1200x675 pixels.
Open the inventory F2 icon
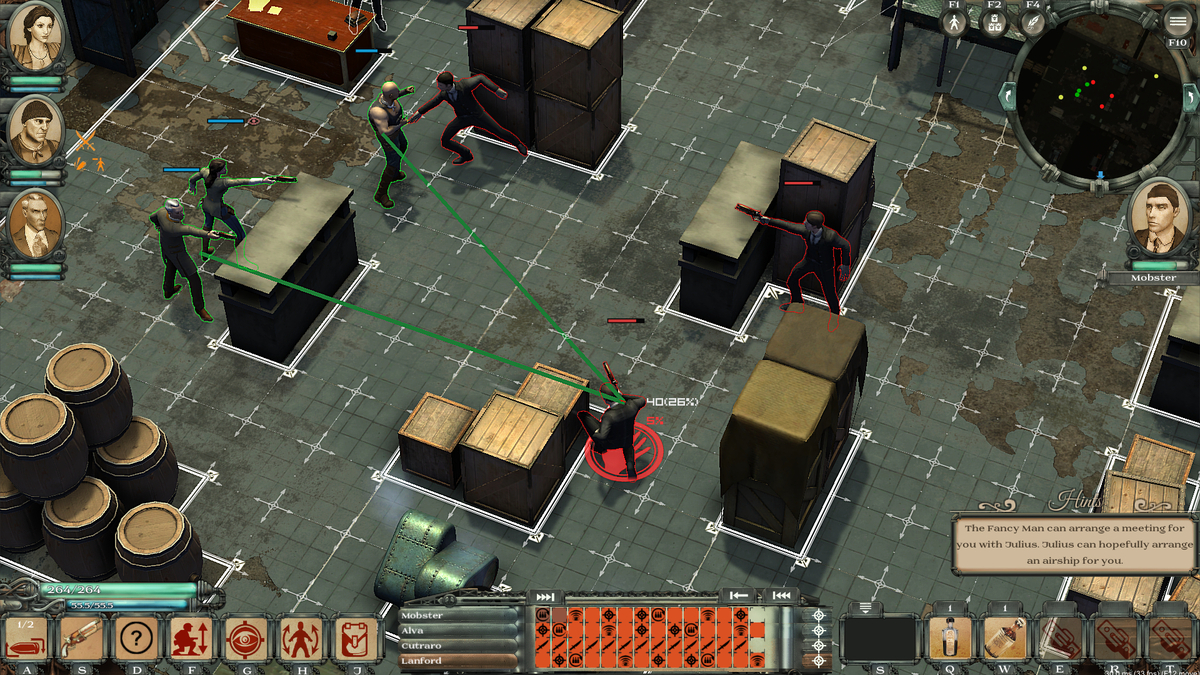tap(993, 22)
